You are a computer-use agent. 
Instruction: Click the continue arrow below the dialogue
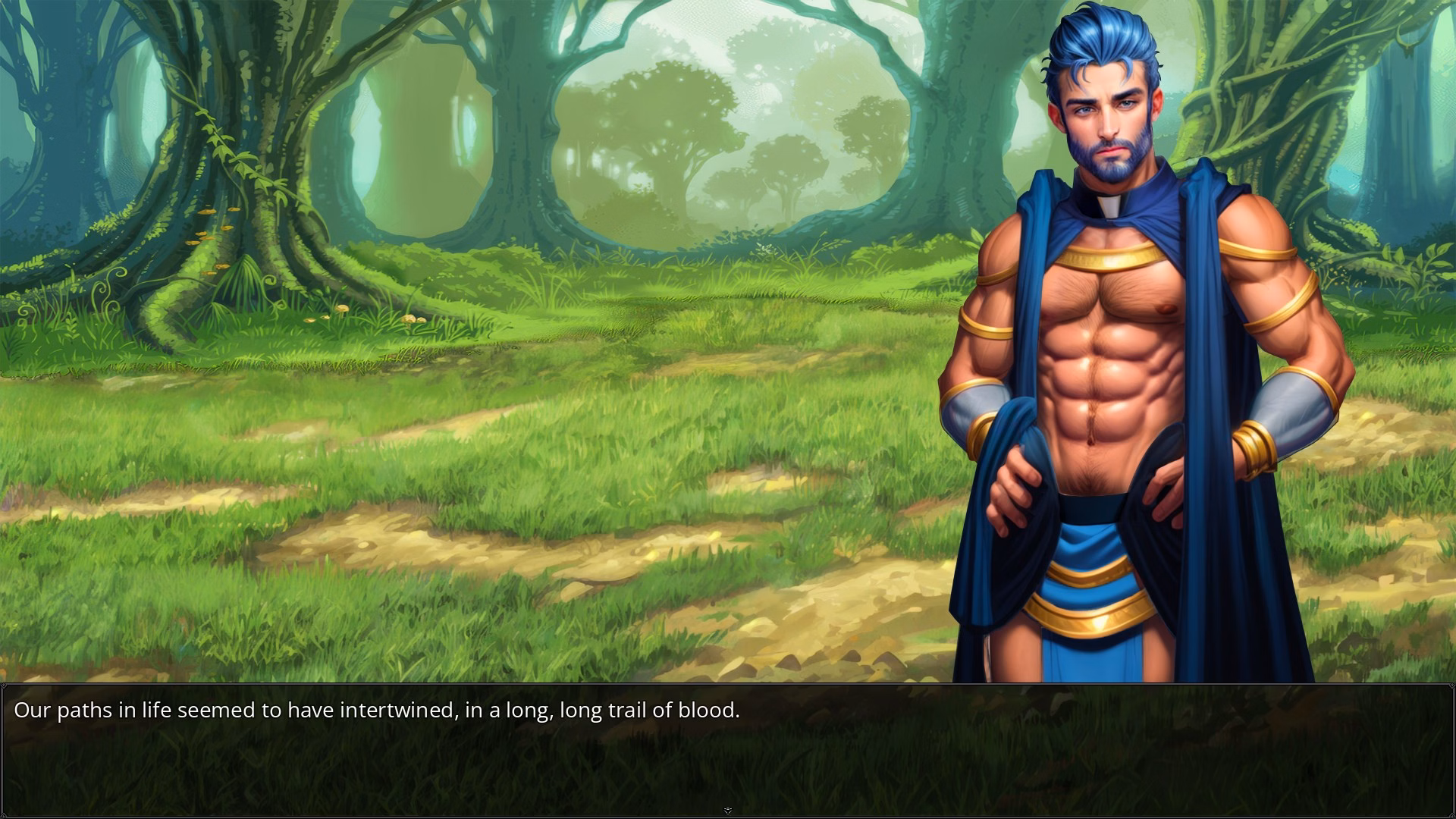pyautogui.click(x=728, y=811)
